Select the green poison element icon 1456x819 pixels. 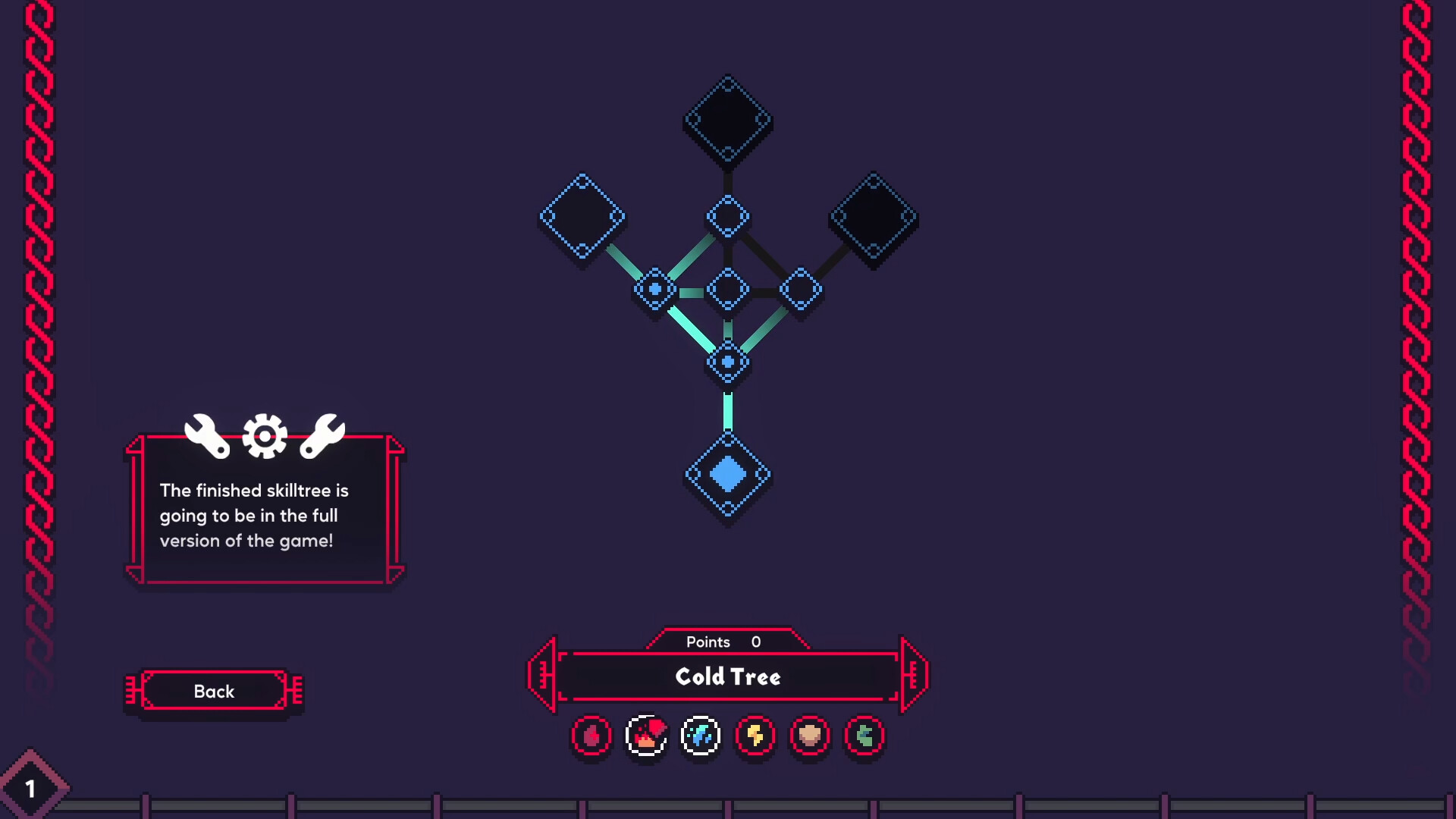(x=864, y=735)
